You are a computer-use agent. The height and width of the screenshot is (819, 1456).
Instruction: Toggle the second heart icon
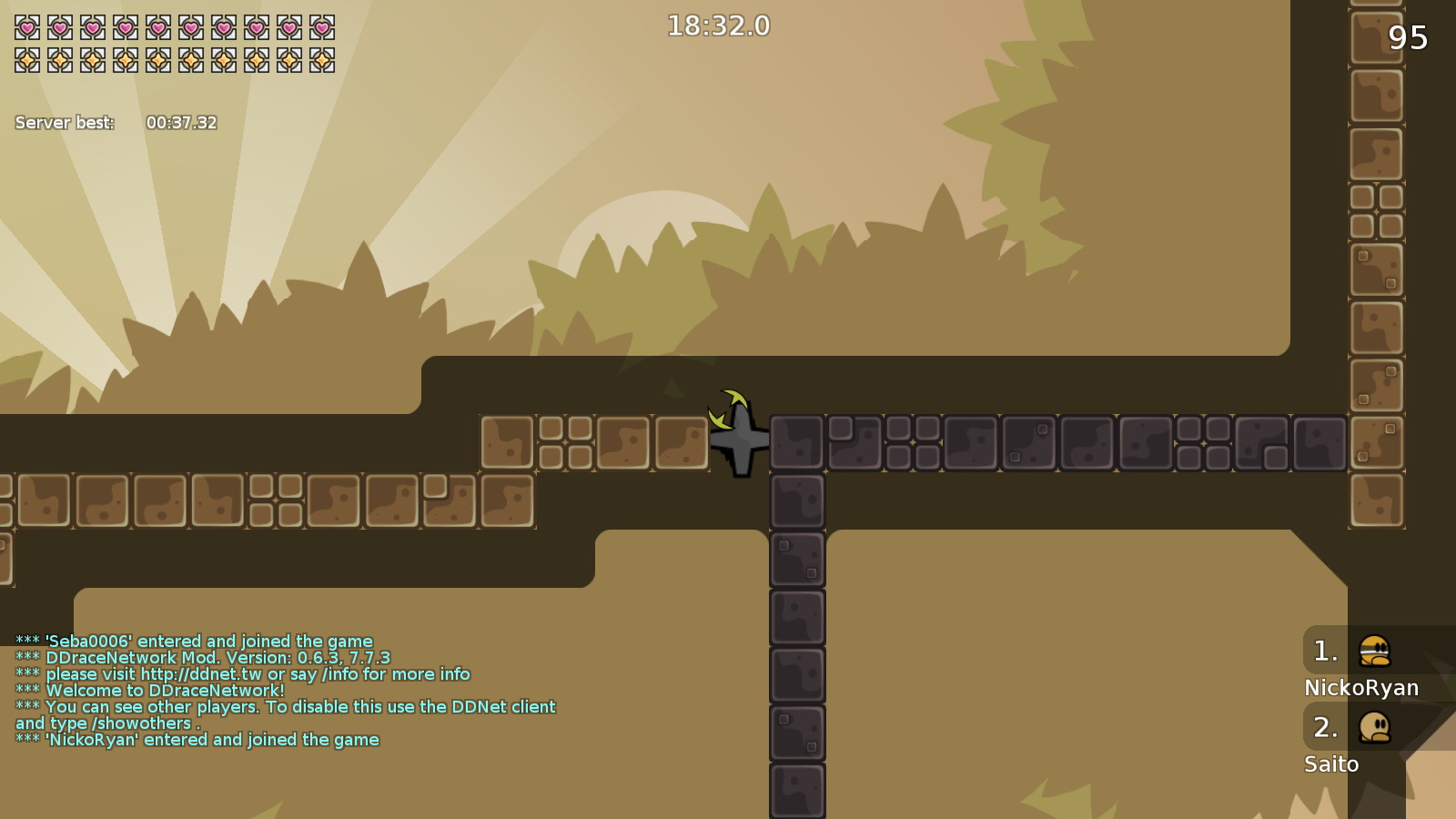(x=60, y=28)
